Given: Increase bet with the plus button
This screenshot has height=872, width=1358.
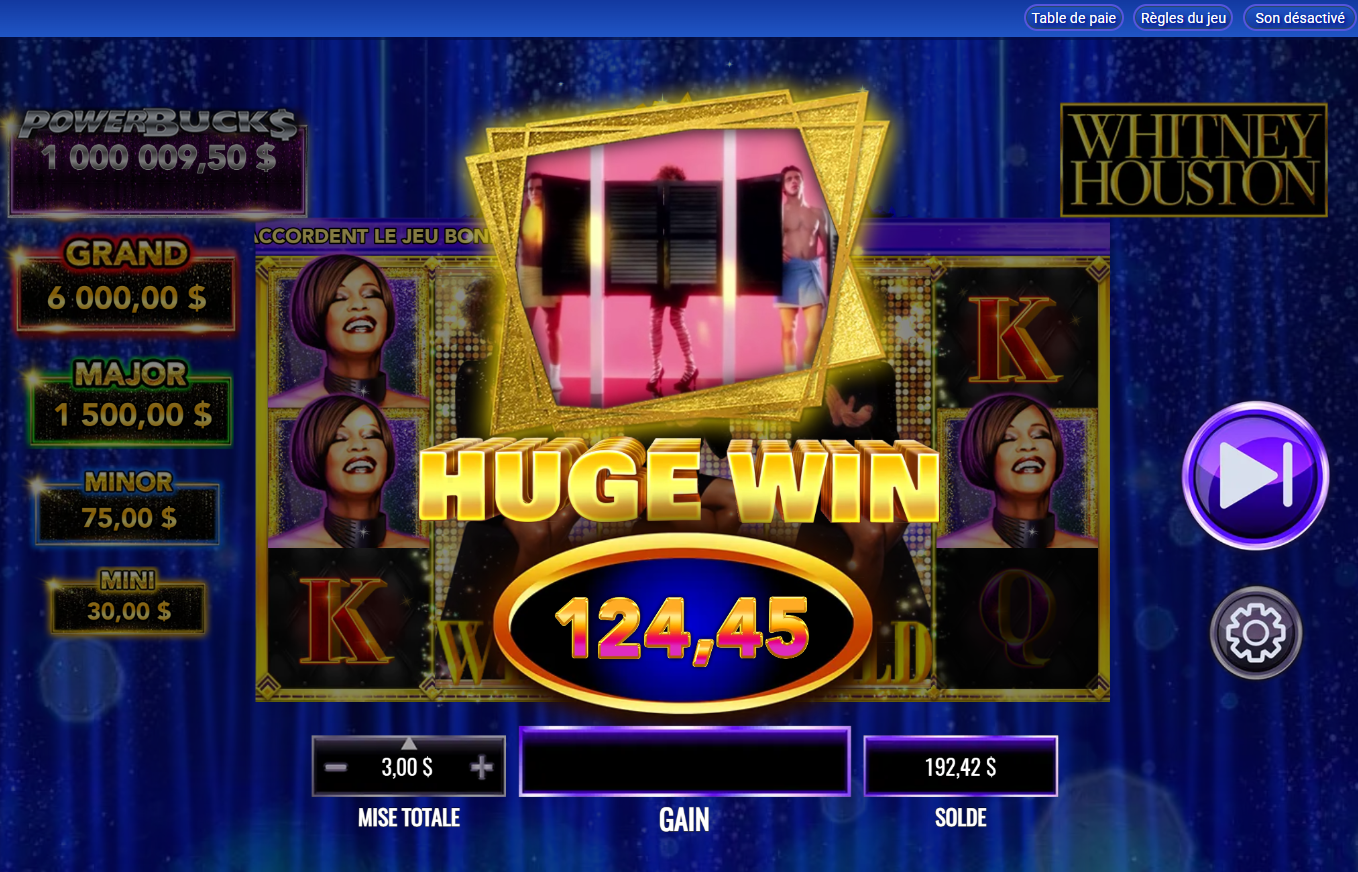Looking at the screenshot, I should pos(482,765).
